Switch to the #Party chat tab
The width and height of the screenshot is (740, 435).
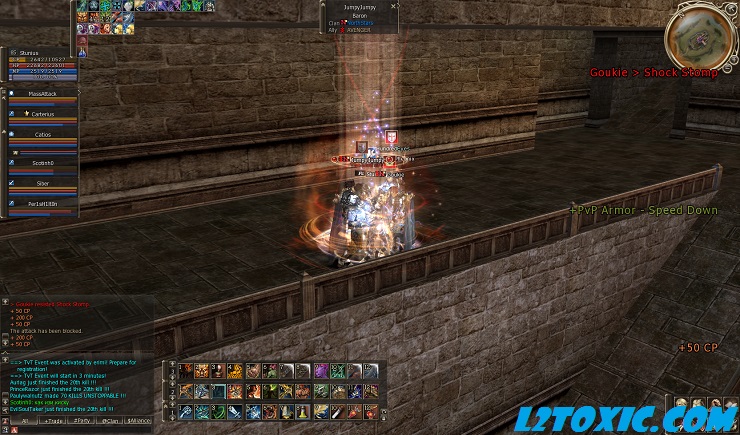click(81, 421)
